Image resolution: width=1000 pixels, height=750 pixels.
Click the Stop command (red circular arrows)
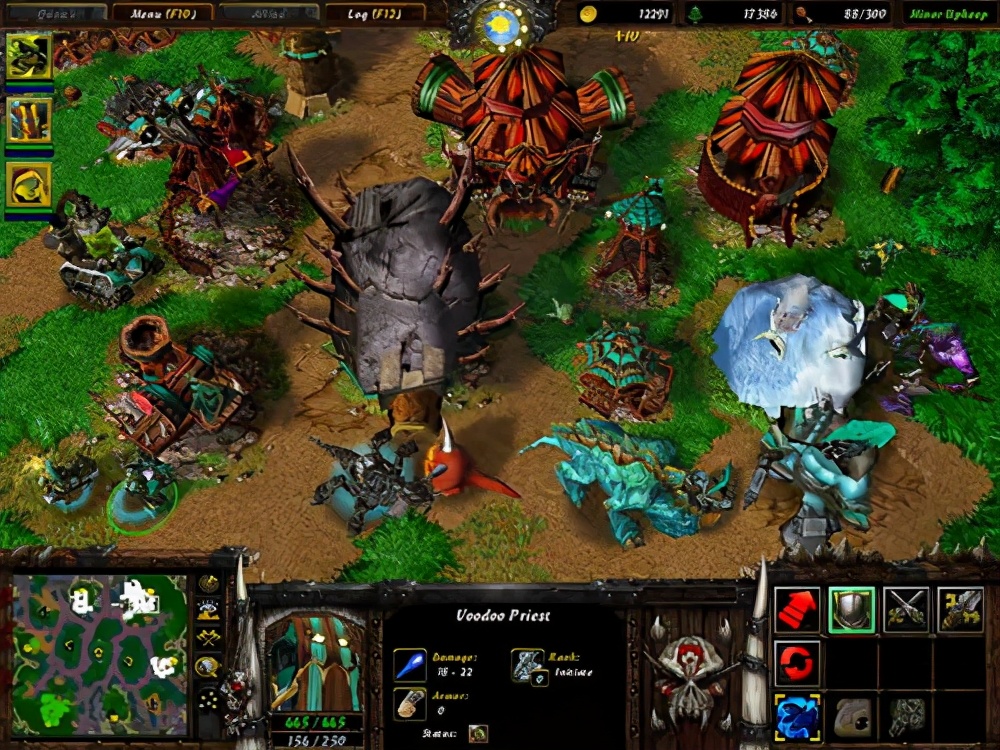click(797, 664)
